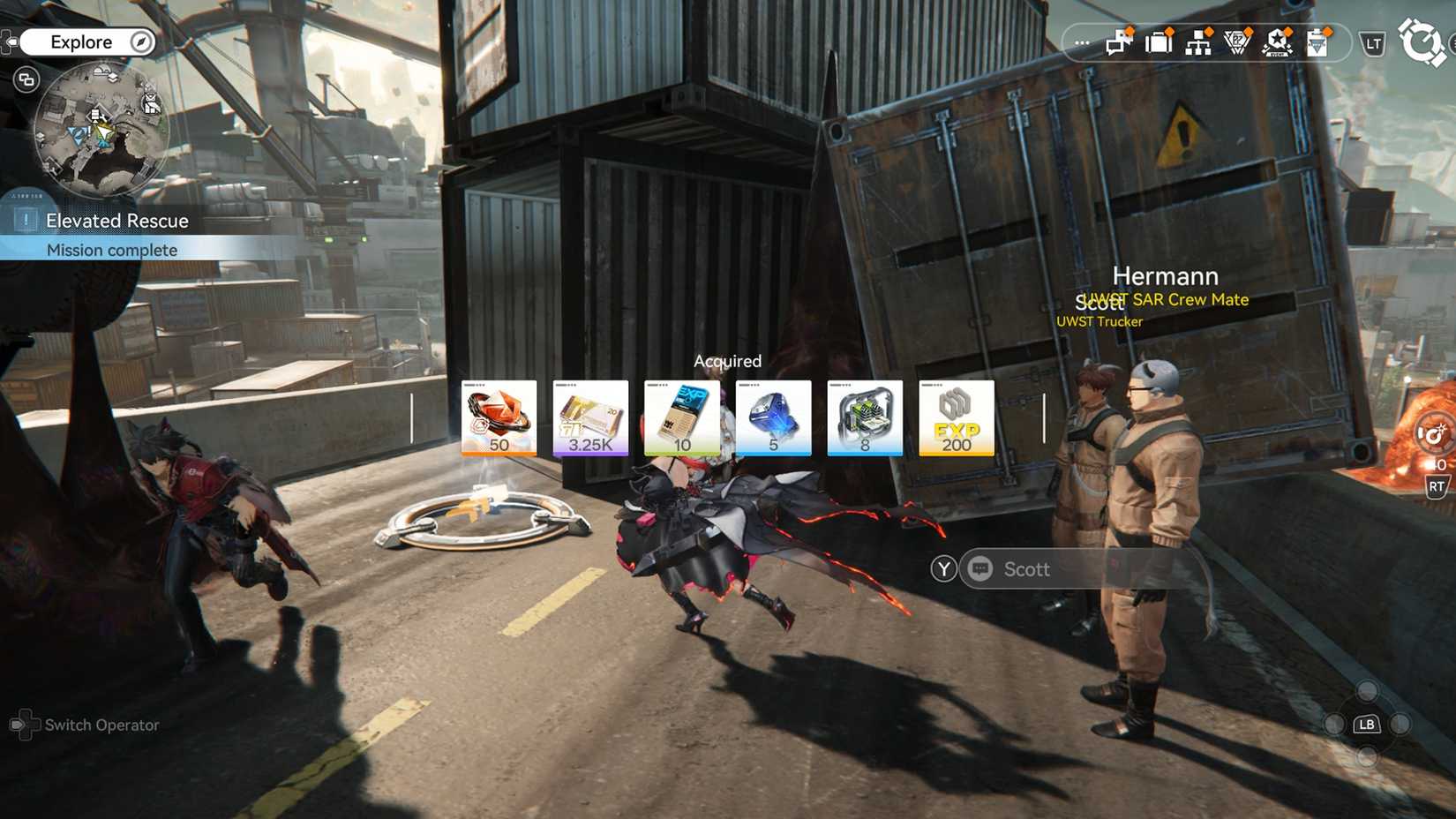Open the challenge emblem icon with notification
1456x819 pixels.
(1238, 41)
